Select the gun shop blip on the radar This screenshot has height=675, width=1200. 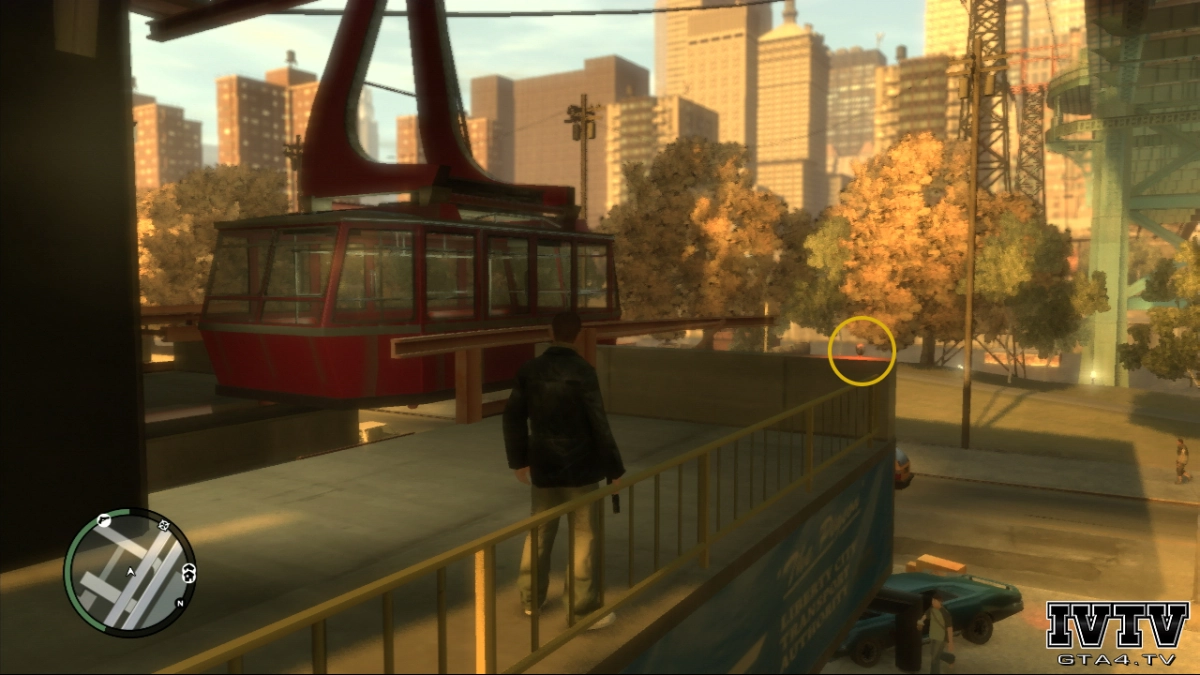click(103, 521)
